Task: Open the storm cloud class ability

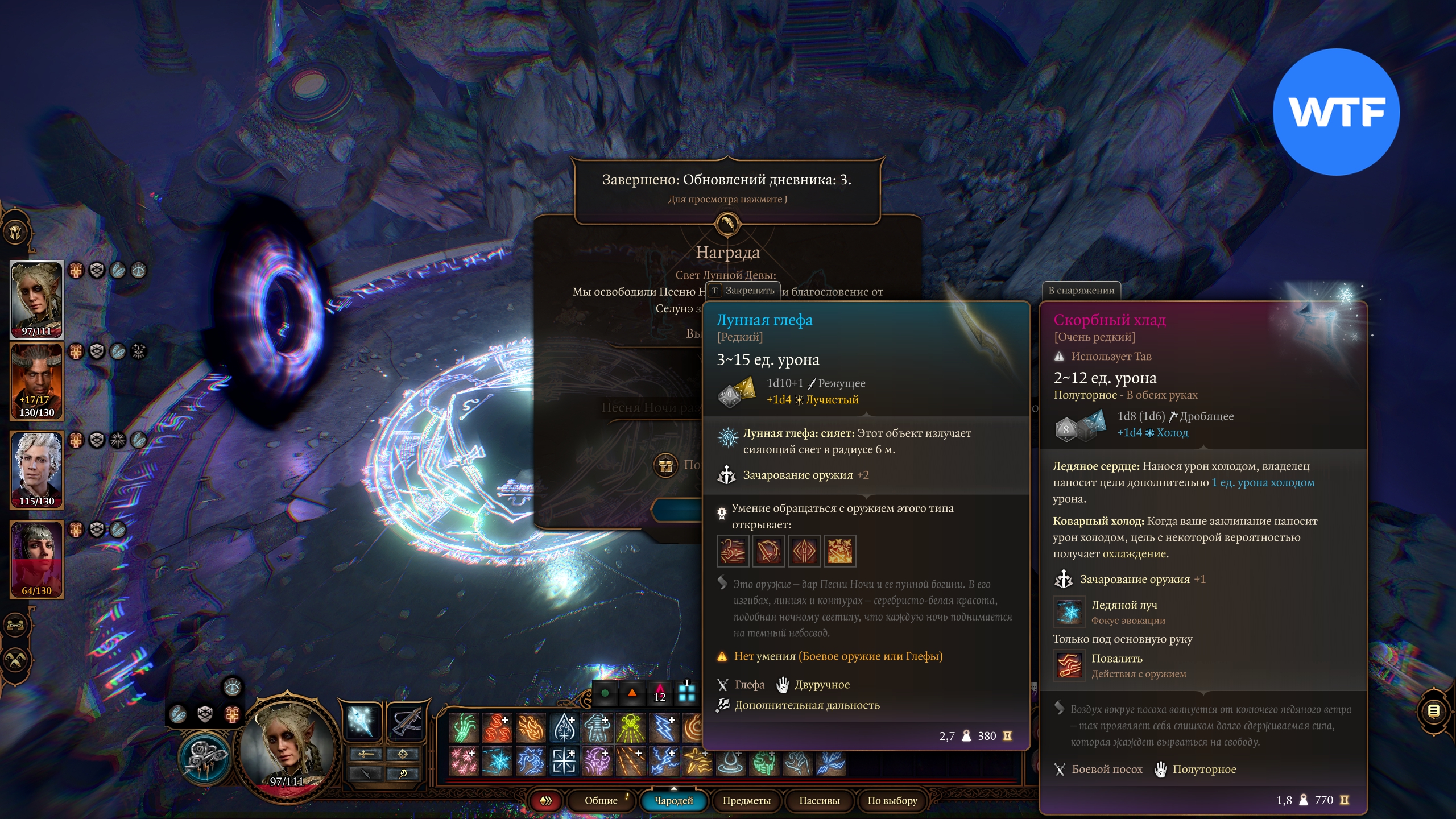Action: click(206, 758)
